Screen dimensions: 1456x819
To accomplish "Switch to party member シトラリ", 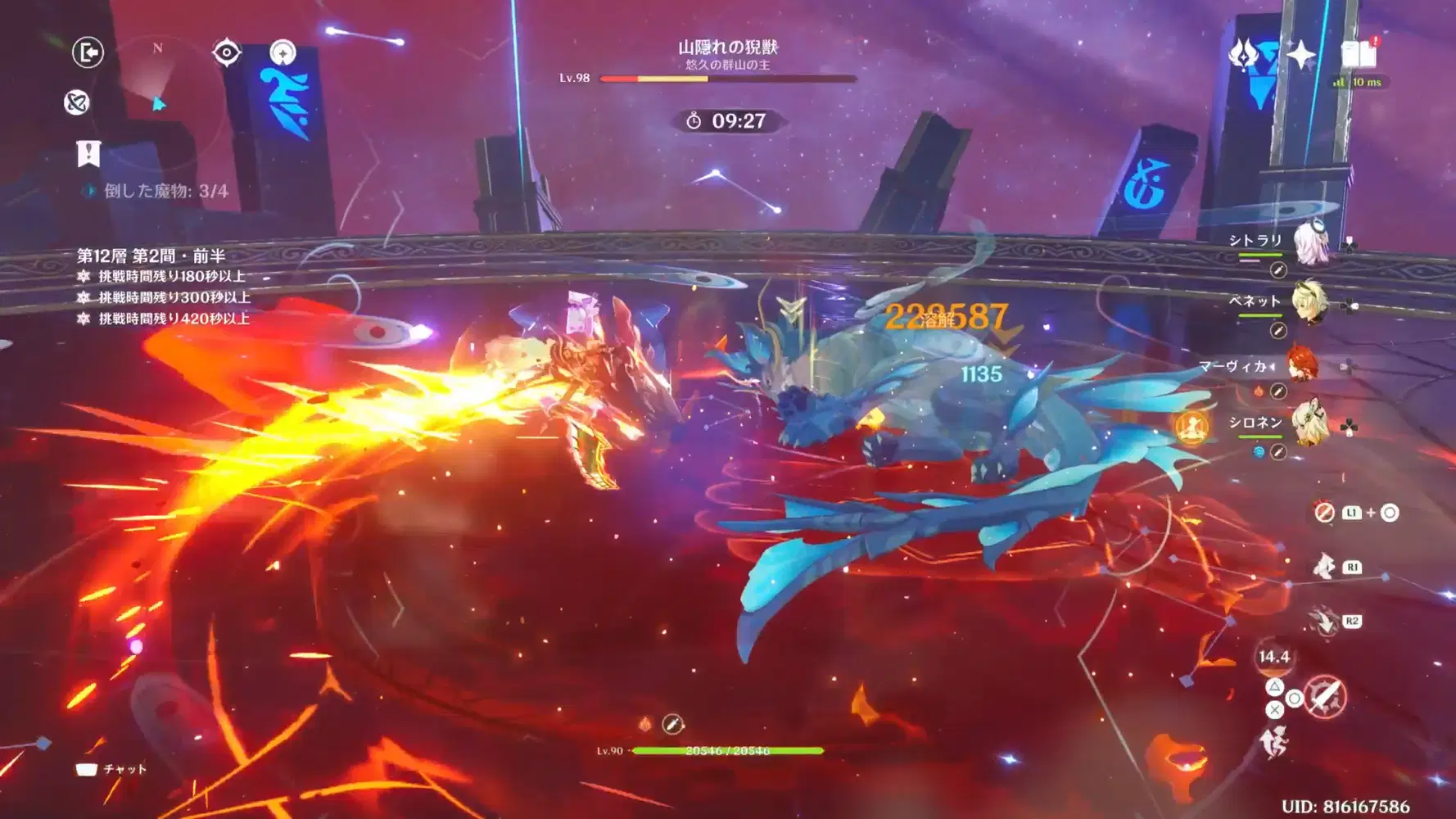I will (1310, 243).
